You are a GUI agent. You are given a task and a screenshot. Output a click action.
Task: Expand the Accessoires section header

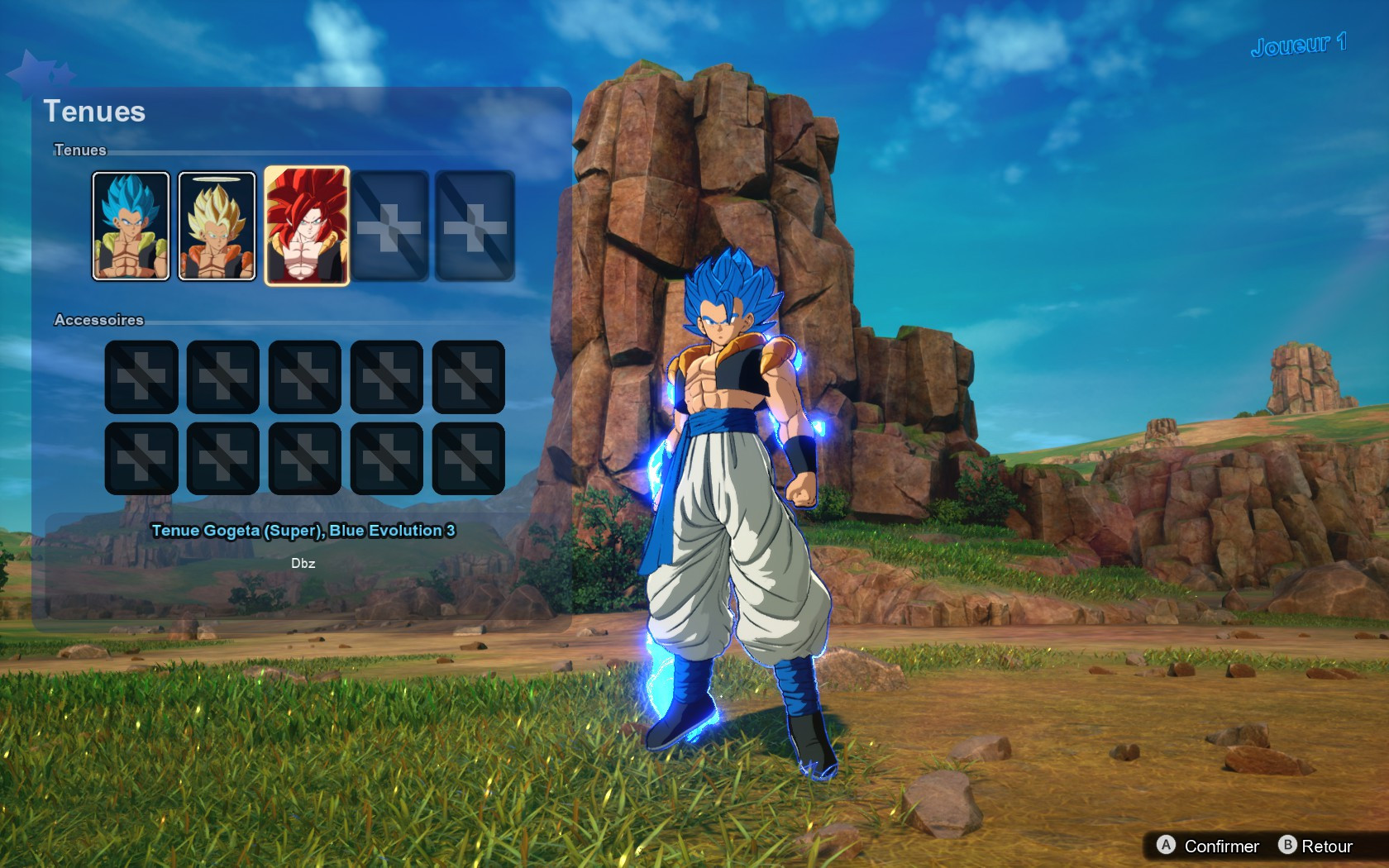(98, 320)
